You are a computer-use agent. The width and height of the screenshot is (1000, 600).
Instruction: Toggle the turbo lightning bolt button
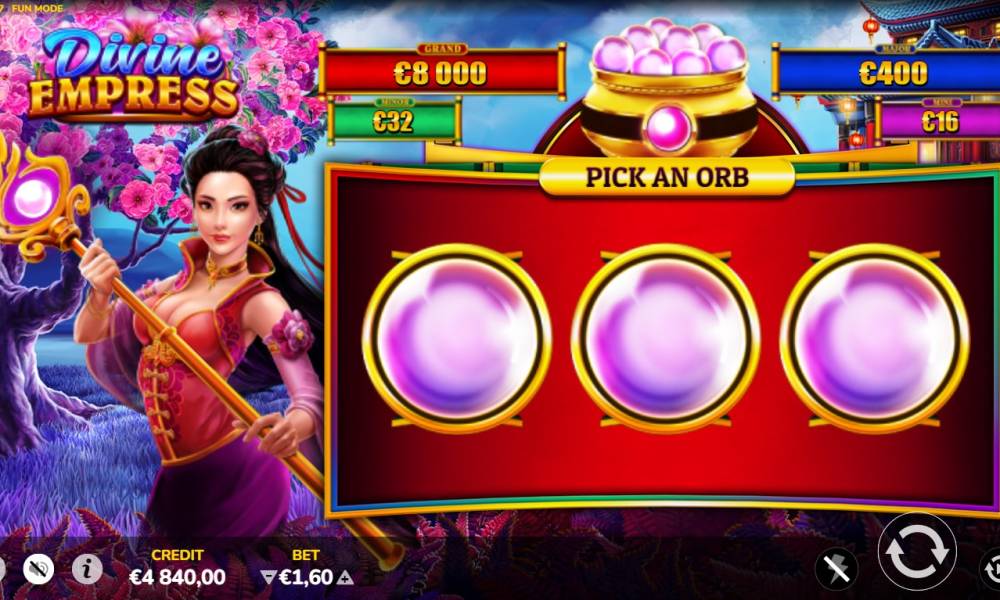tap(835, 569)
